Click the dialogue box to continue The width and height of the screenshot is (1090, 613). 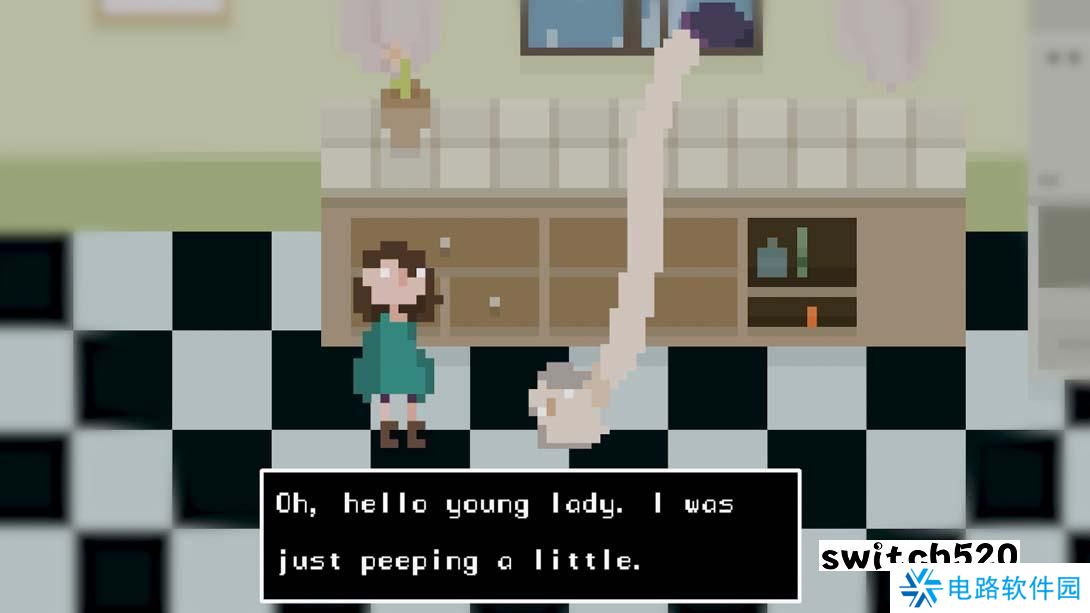click(530, 534)
